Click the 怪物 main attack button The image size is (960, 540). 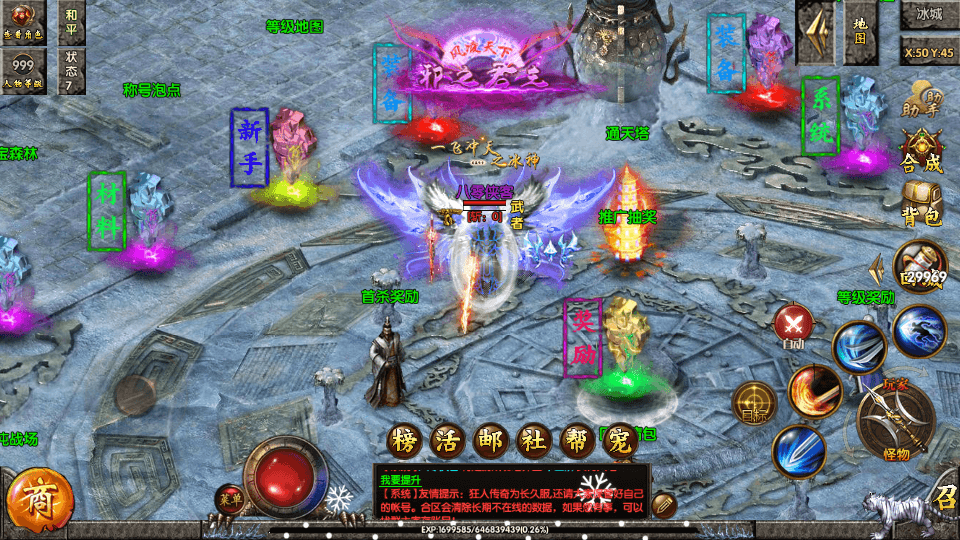[x=895, y=420]
